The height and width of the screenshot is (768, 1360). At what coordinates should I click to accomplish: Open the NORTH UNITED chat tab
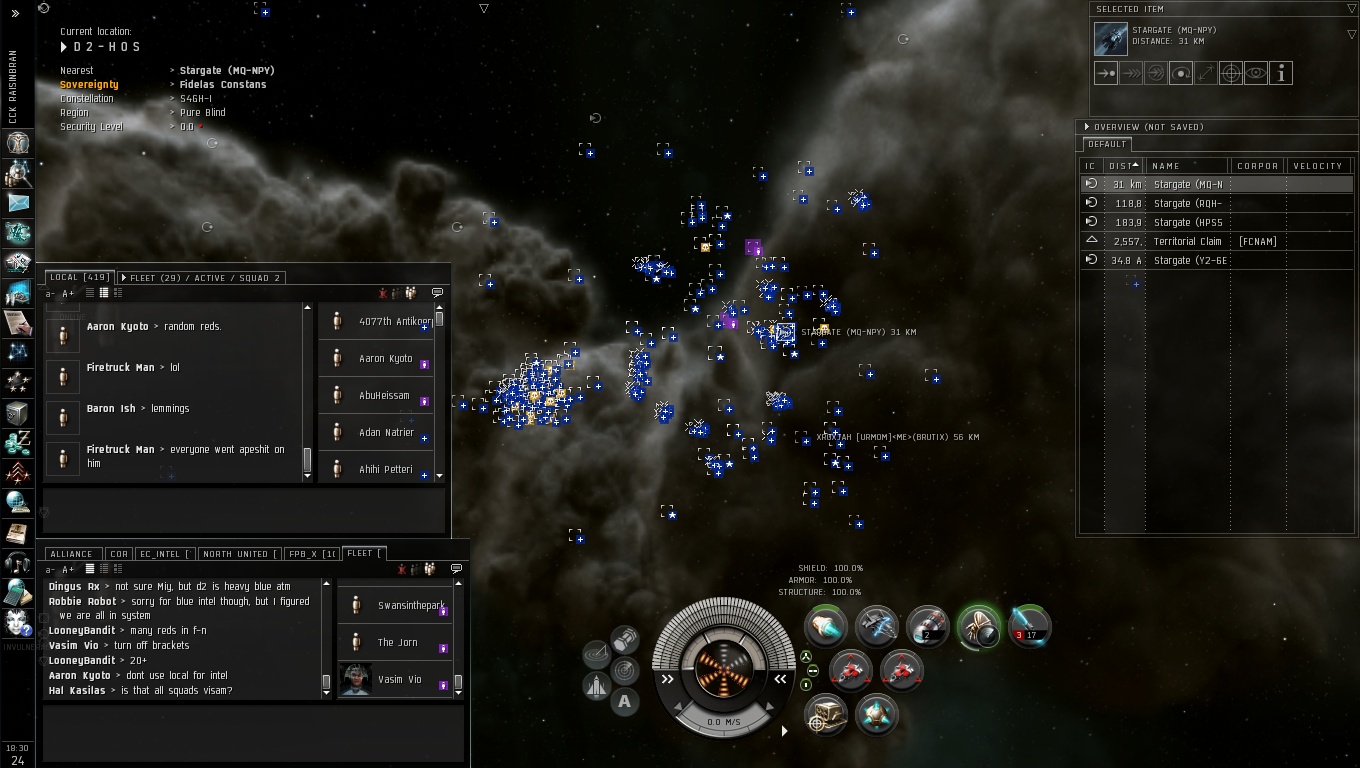point(238,553)
